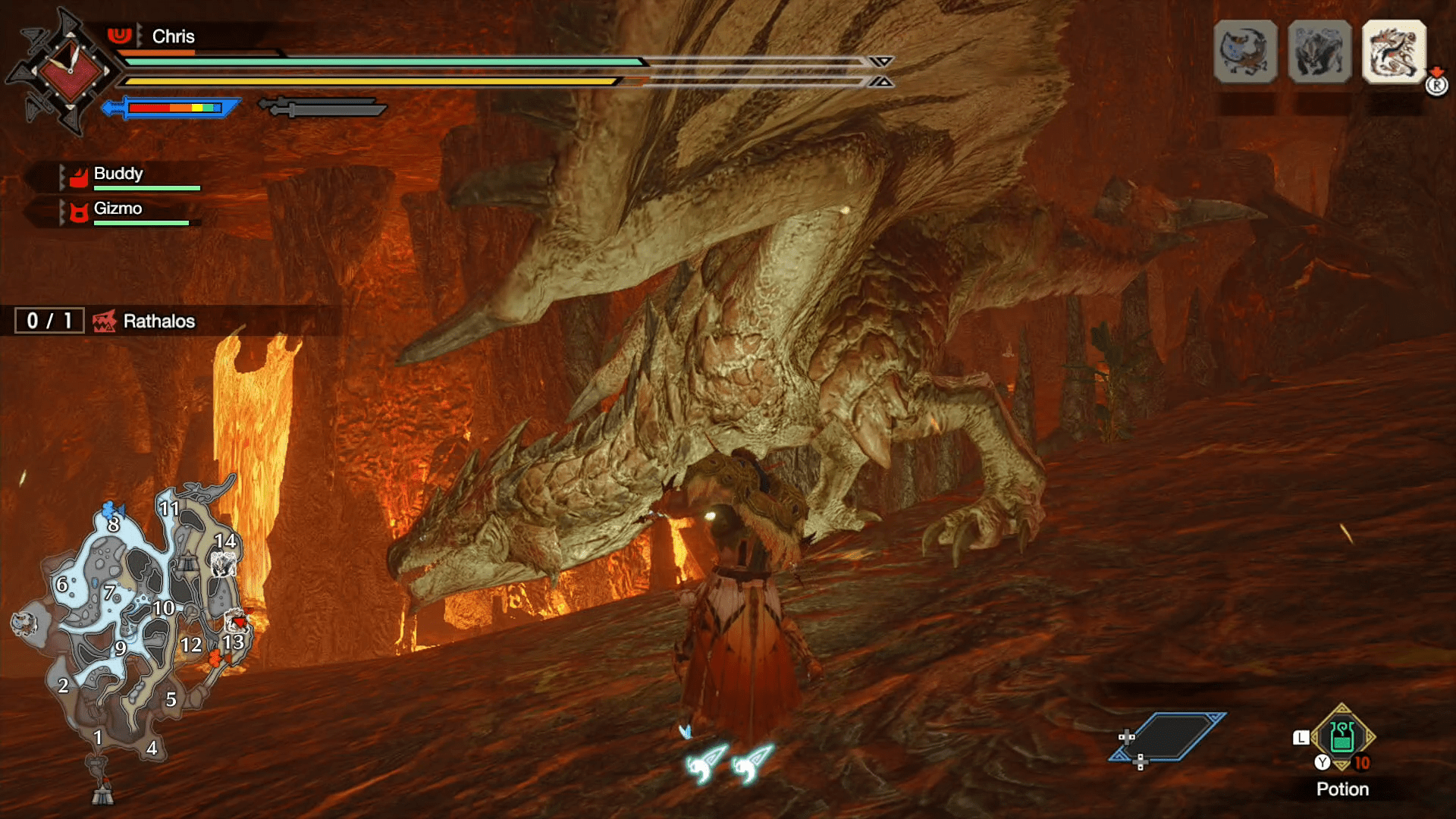Screen dimensions: 1456x819
Task: Click the Gizmo palamute head icon
Action: [78, 209]
